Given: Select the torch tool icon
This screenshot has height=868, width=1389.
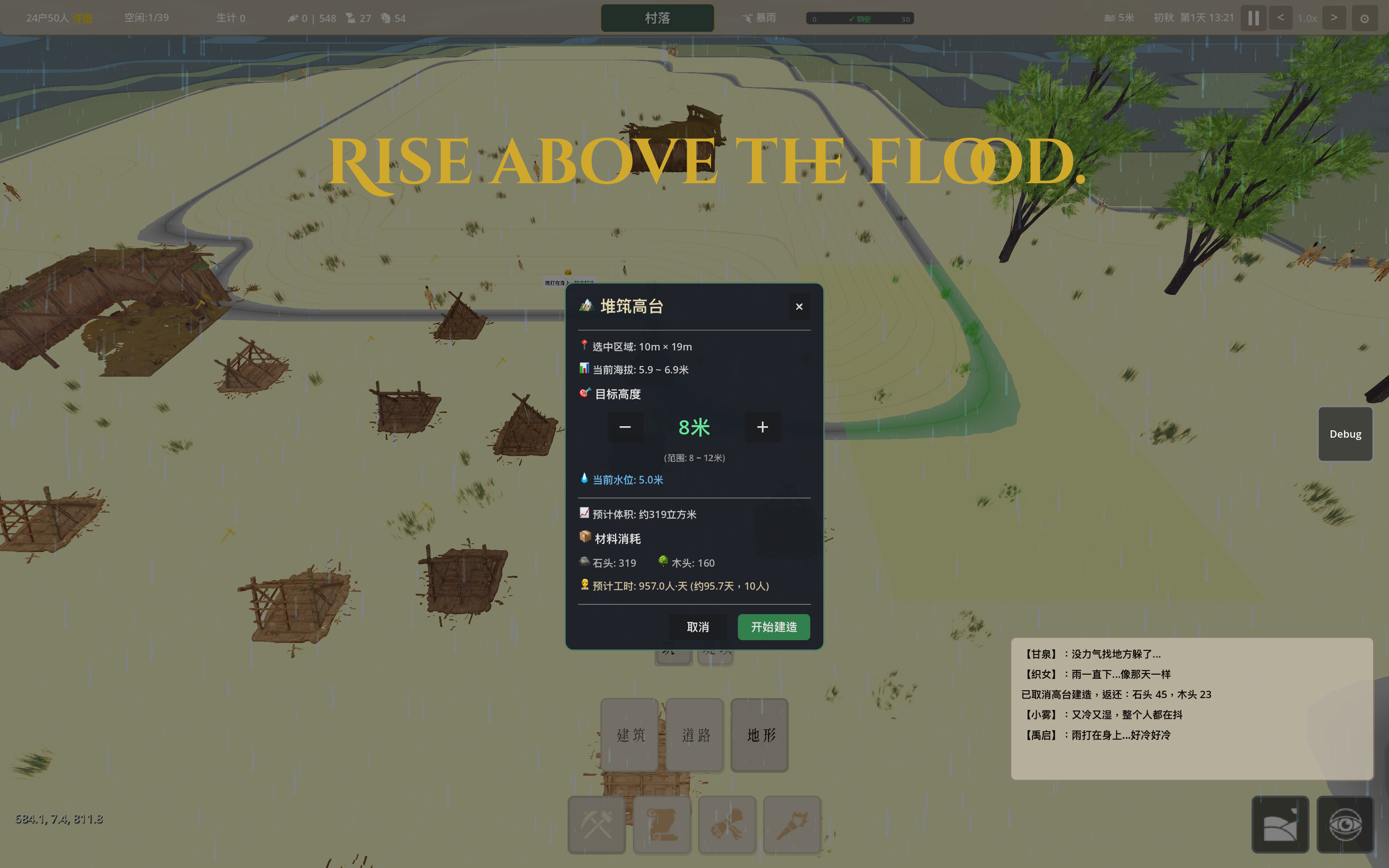Looking at the screenshot, I should coord(792,825).
